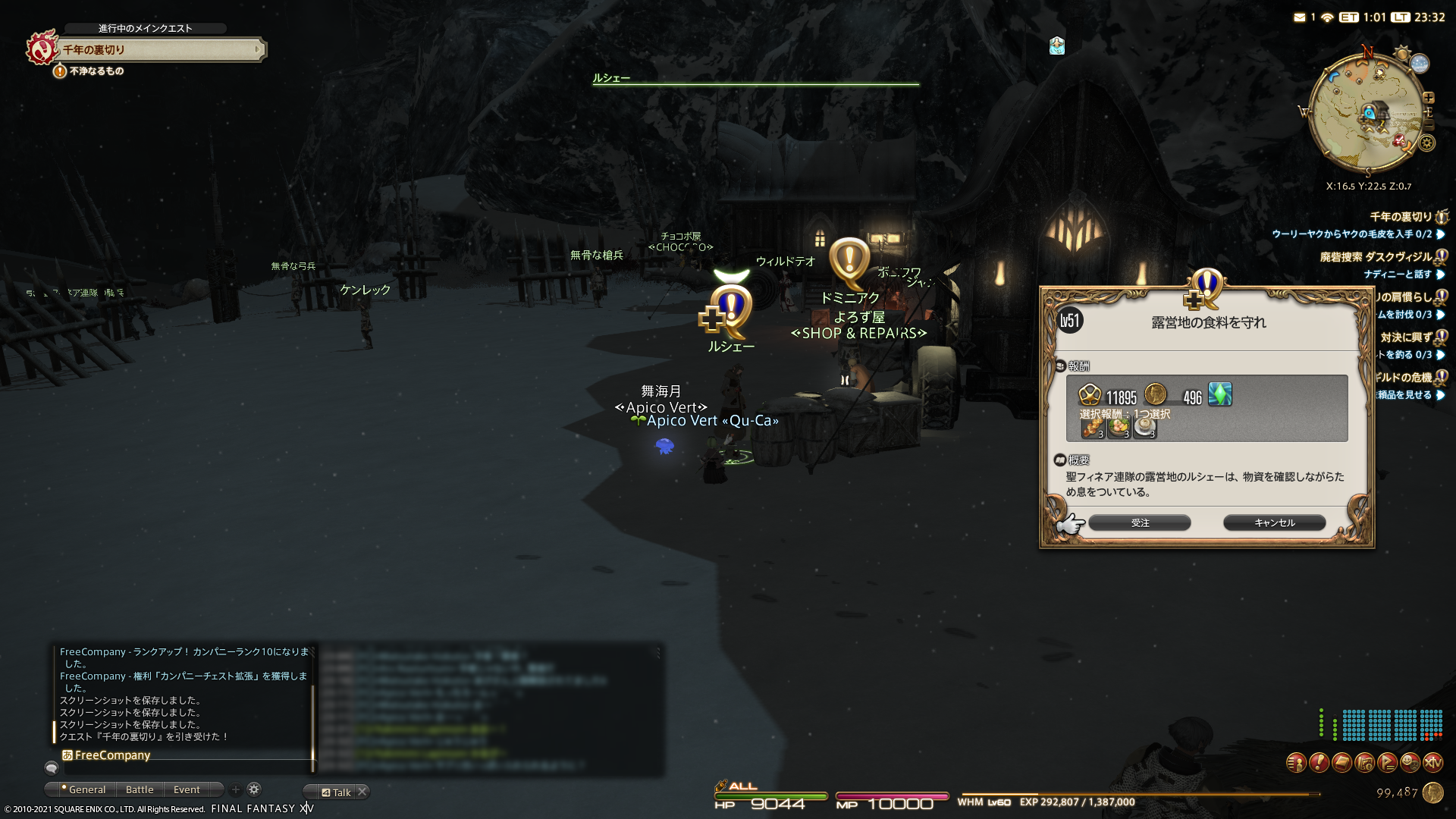Viewport: 1456px width, 819px height.
Task: Open the Duty exclamation-mark menu icon
Action: [x=1319, y=763]
